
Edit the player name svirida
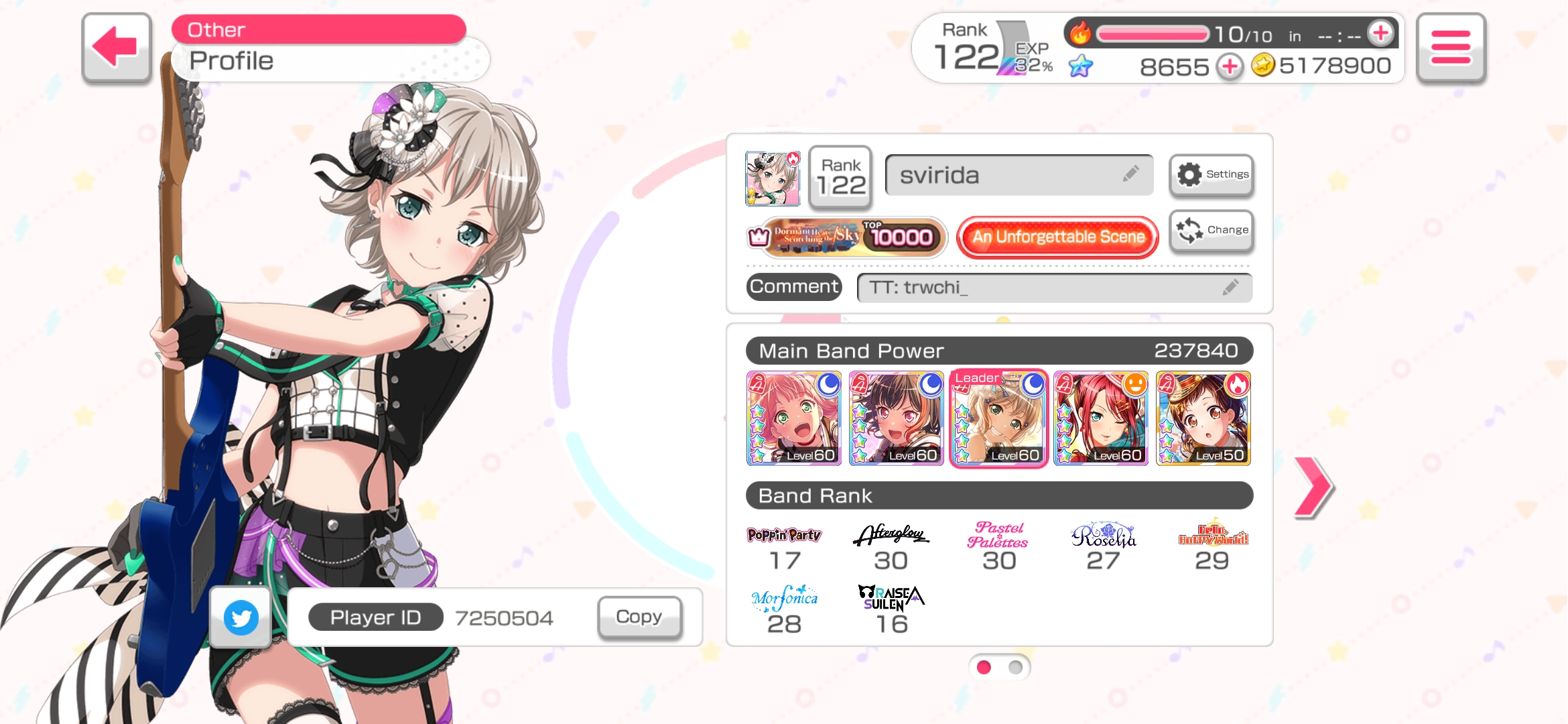coord(1019,176)
